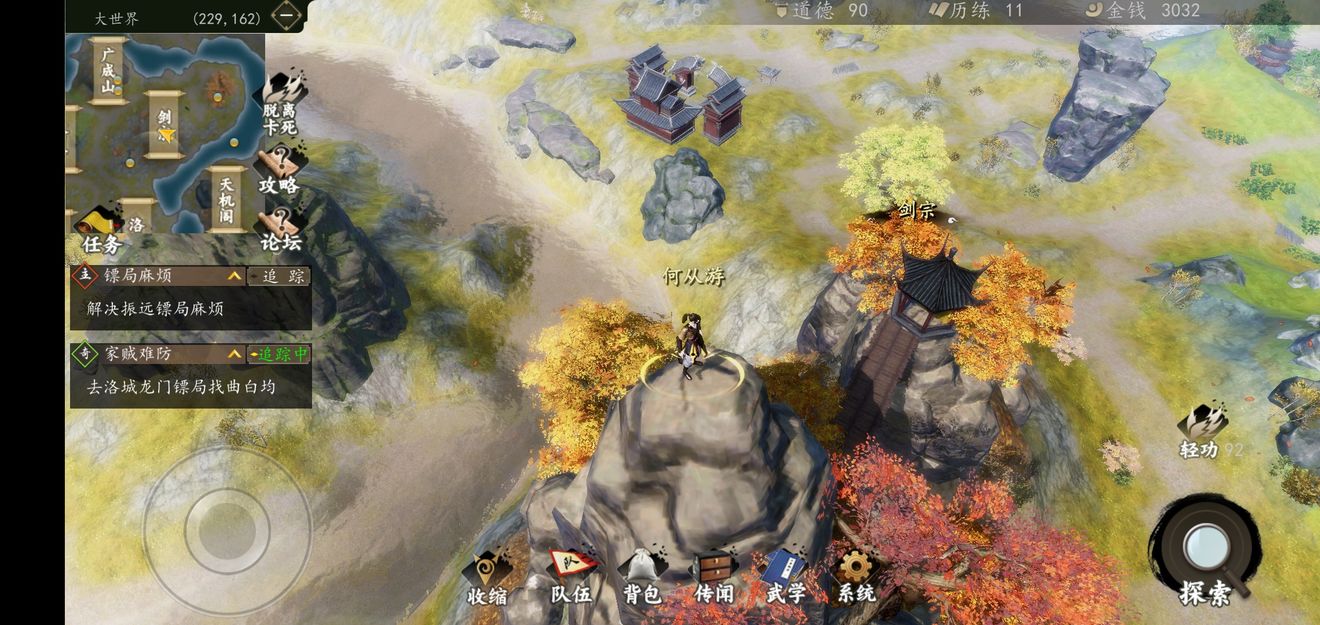This screenshot has width=1320, height=625.
Task: Collapse the bottom menu with 收缩
Action: point(487,579)
